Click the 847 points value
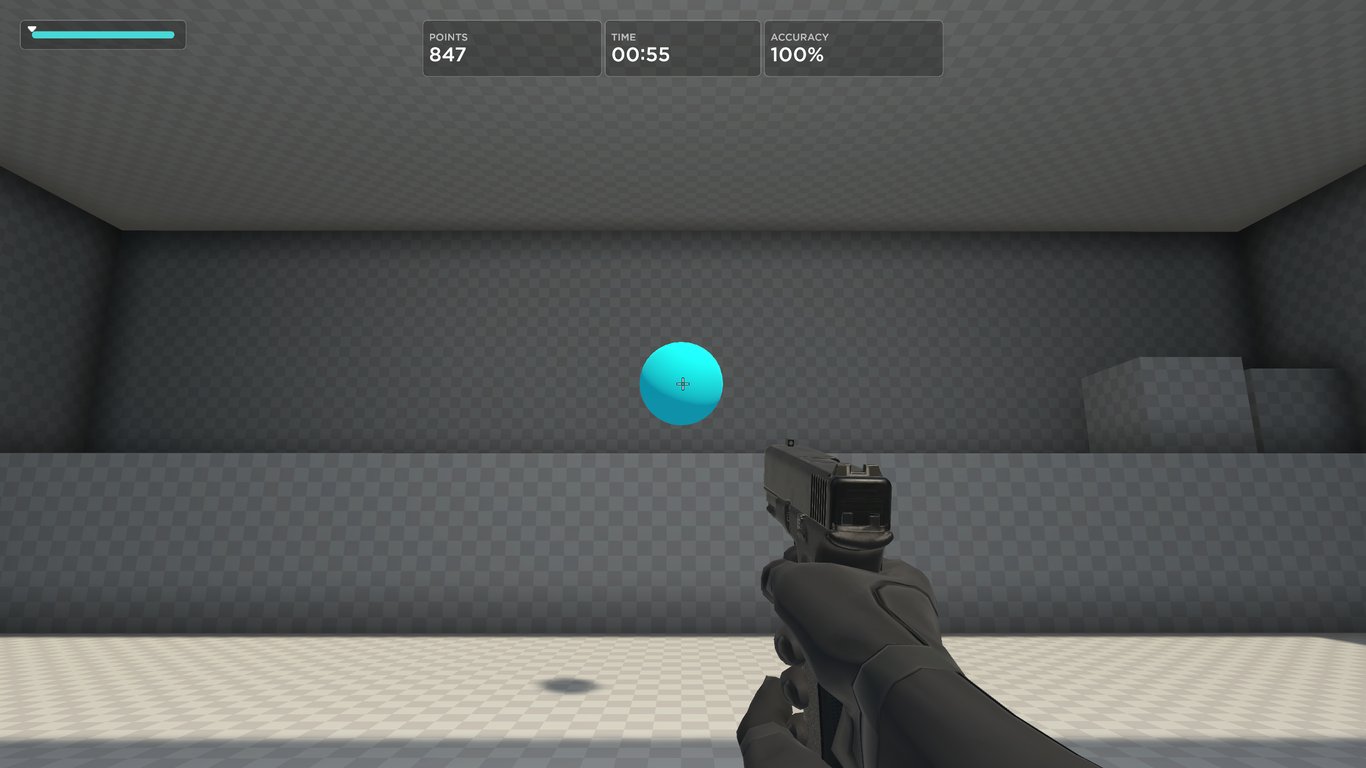The image size is (1366, 768). [x=449, y=55]
